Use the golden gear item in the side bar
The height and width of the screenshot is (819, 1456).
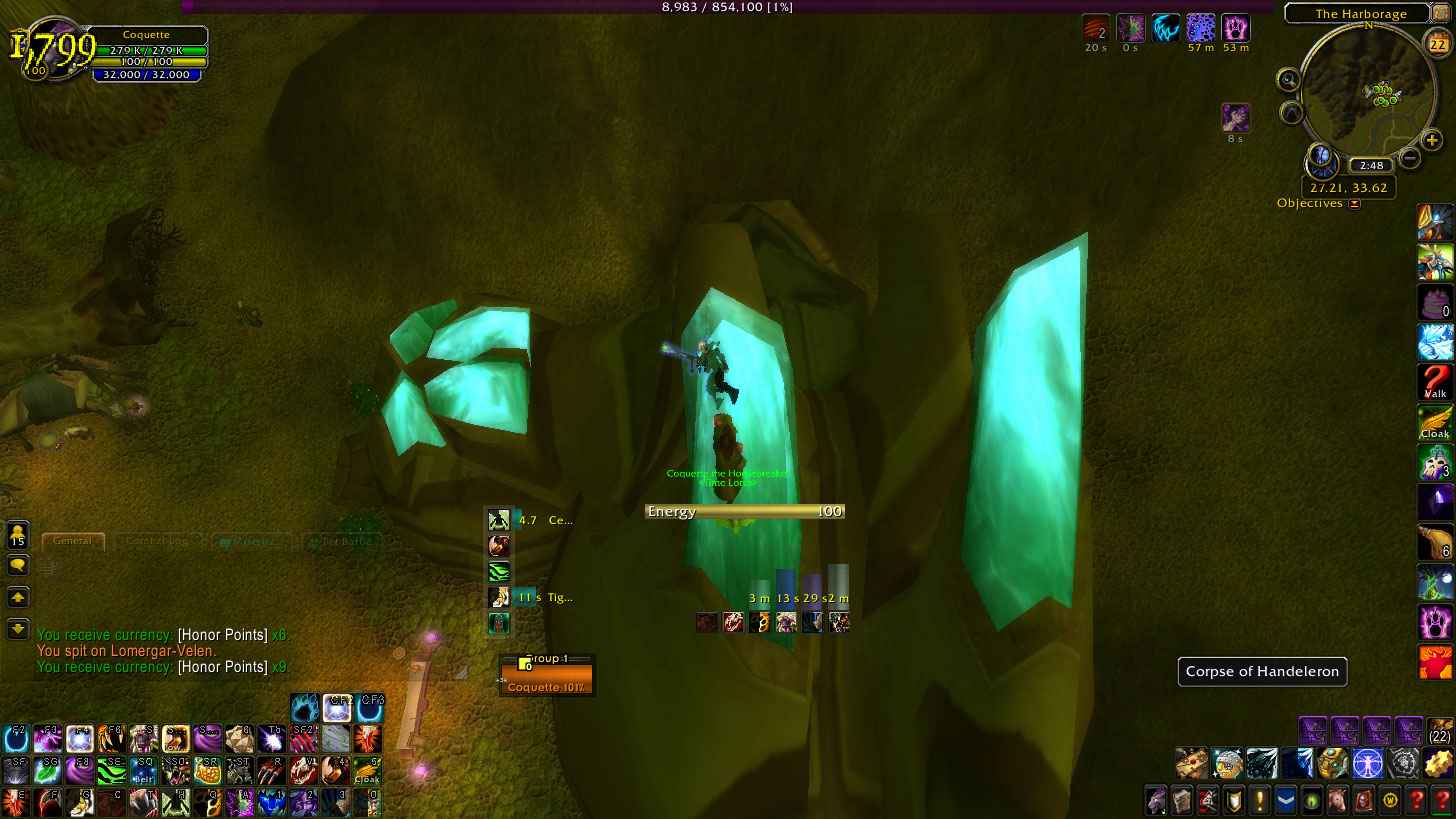[1438, 763]
